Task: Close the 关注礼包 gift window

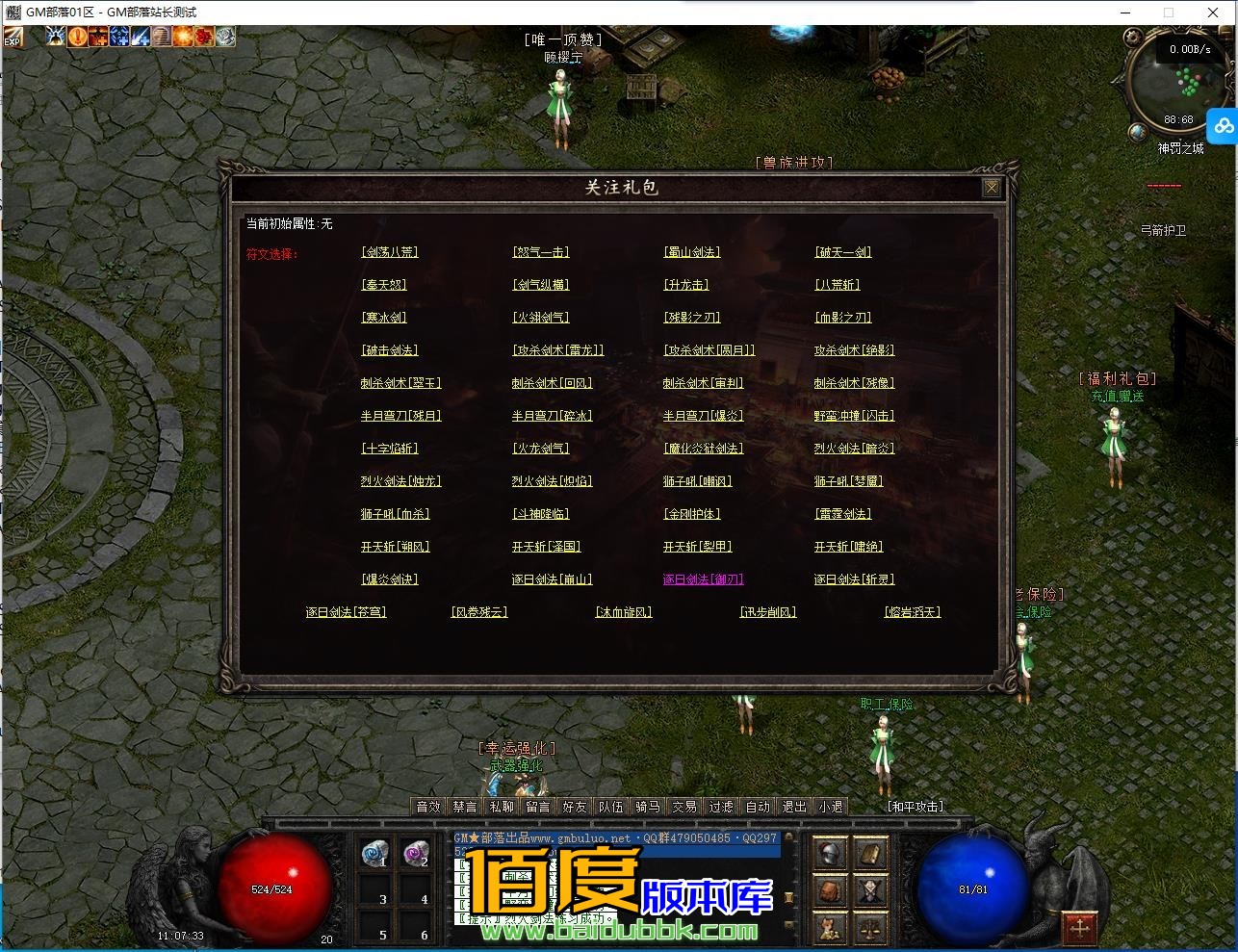Action: [x=993, y=189]
